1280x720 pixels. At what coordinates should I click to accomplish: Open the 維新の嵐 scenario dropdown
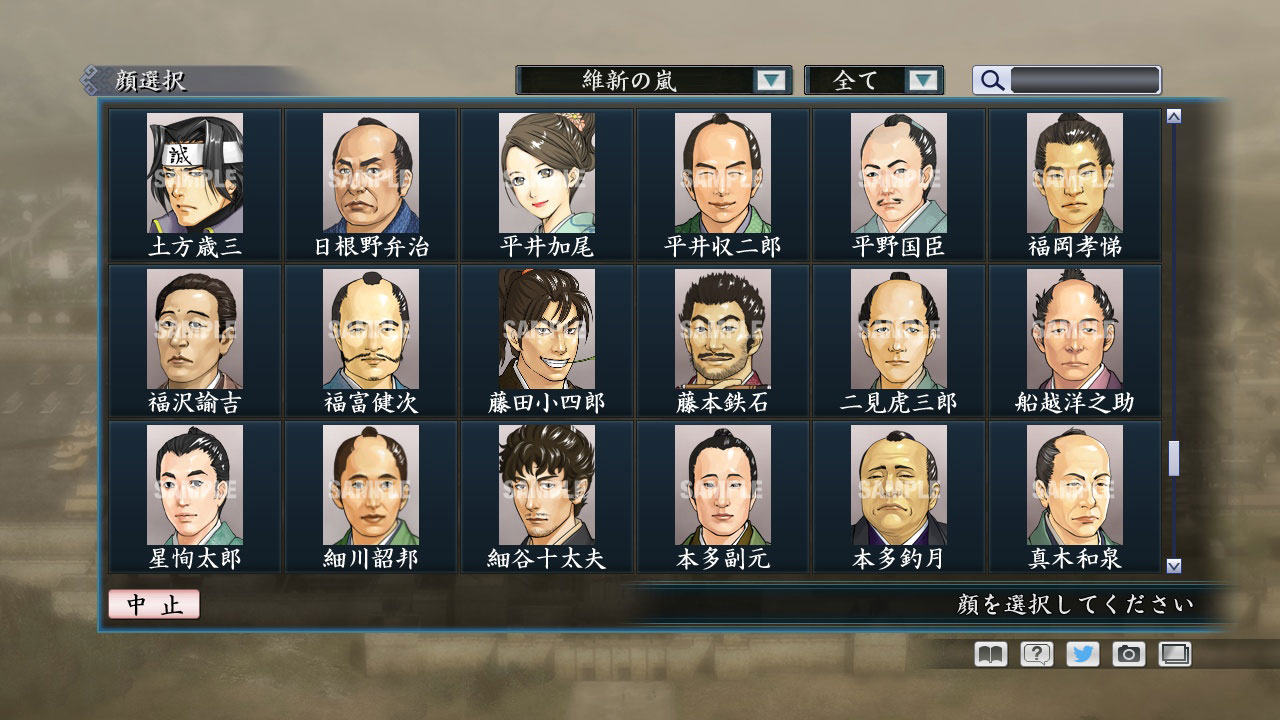(650, 81)
